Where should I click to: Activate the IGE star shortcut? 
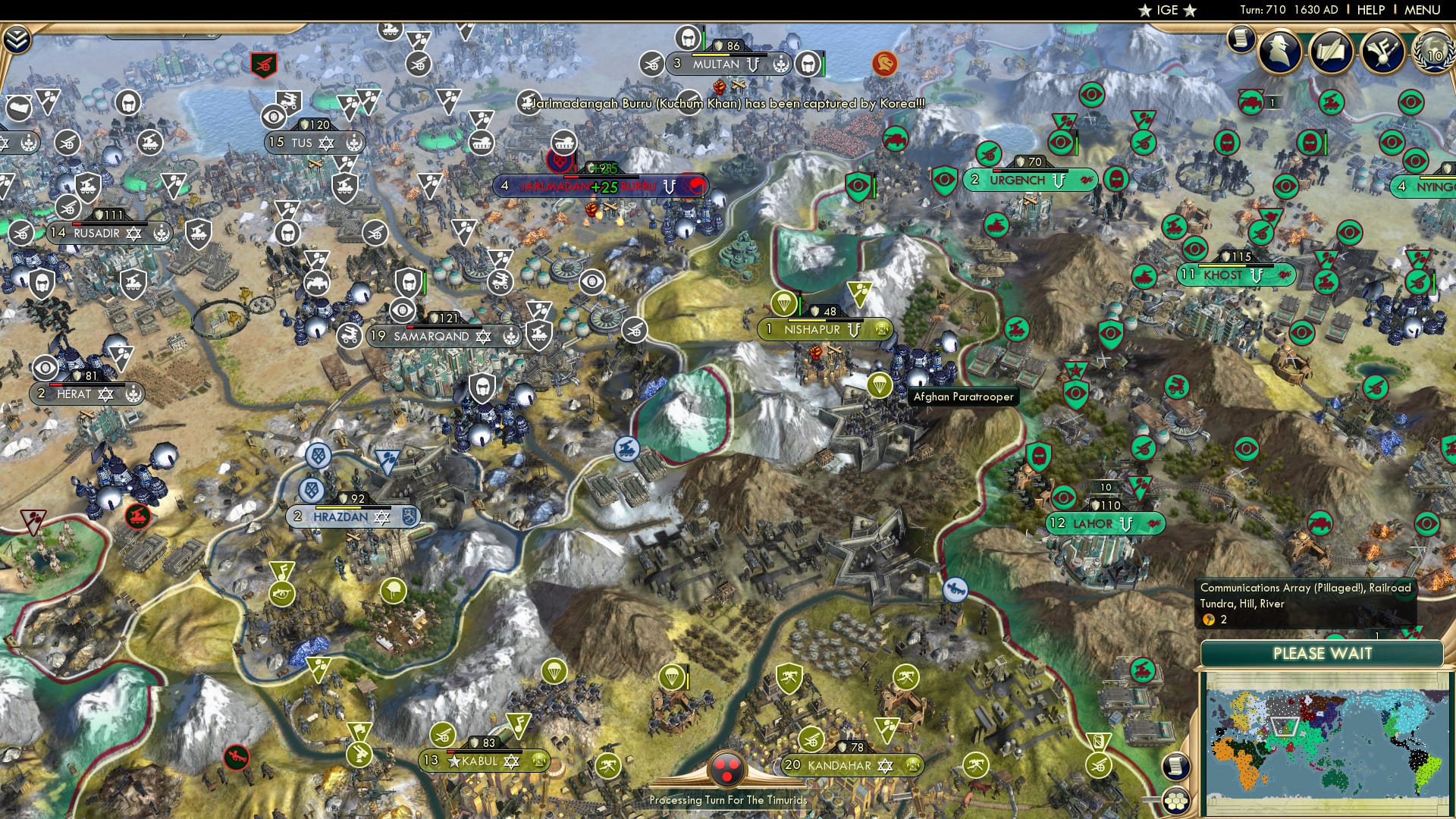click(1168, 10)
